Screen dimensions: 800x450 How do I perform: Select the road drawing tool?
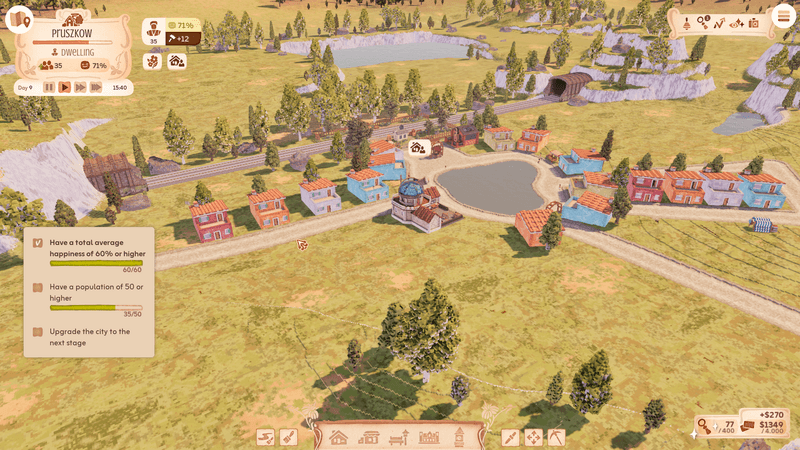(265, 437)
